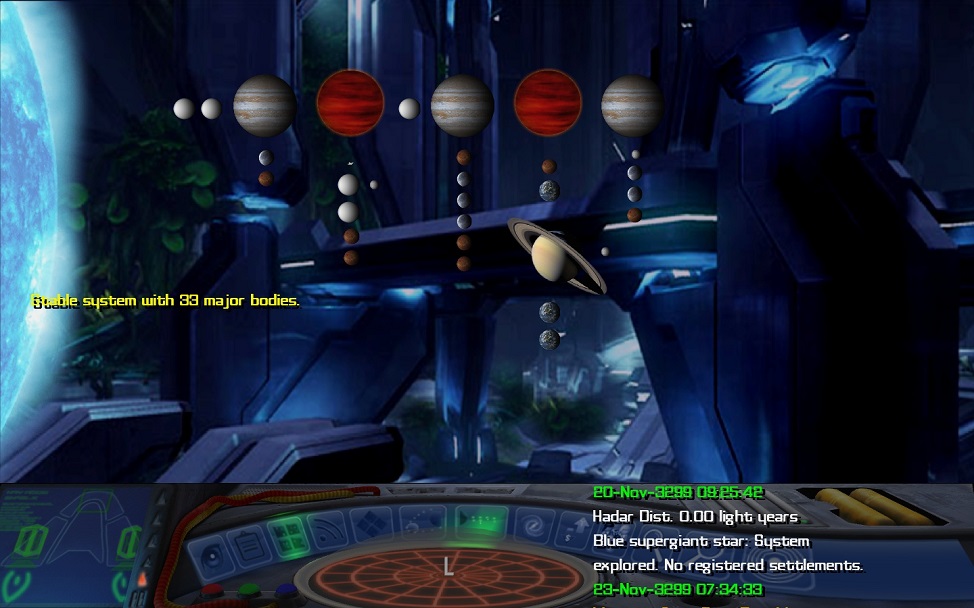
Task: Push the blue round console button
Action: [x=286, y=590]
